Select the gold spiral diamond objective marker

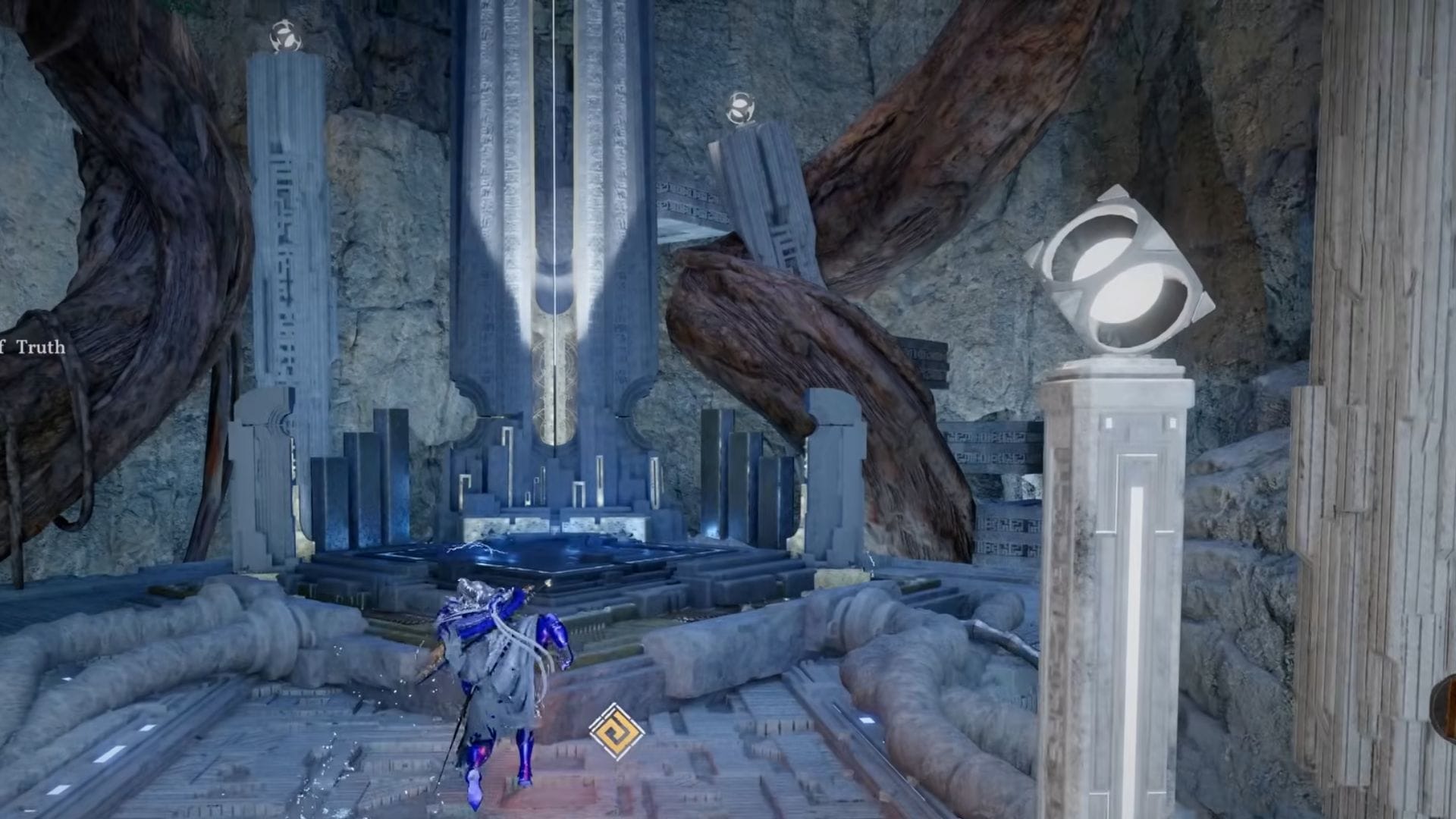tap(617, 732)
